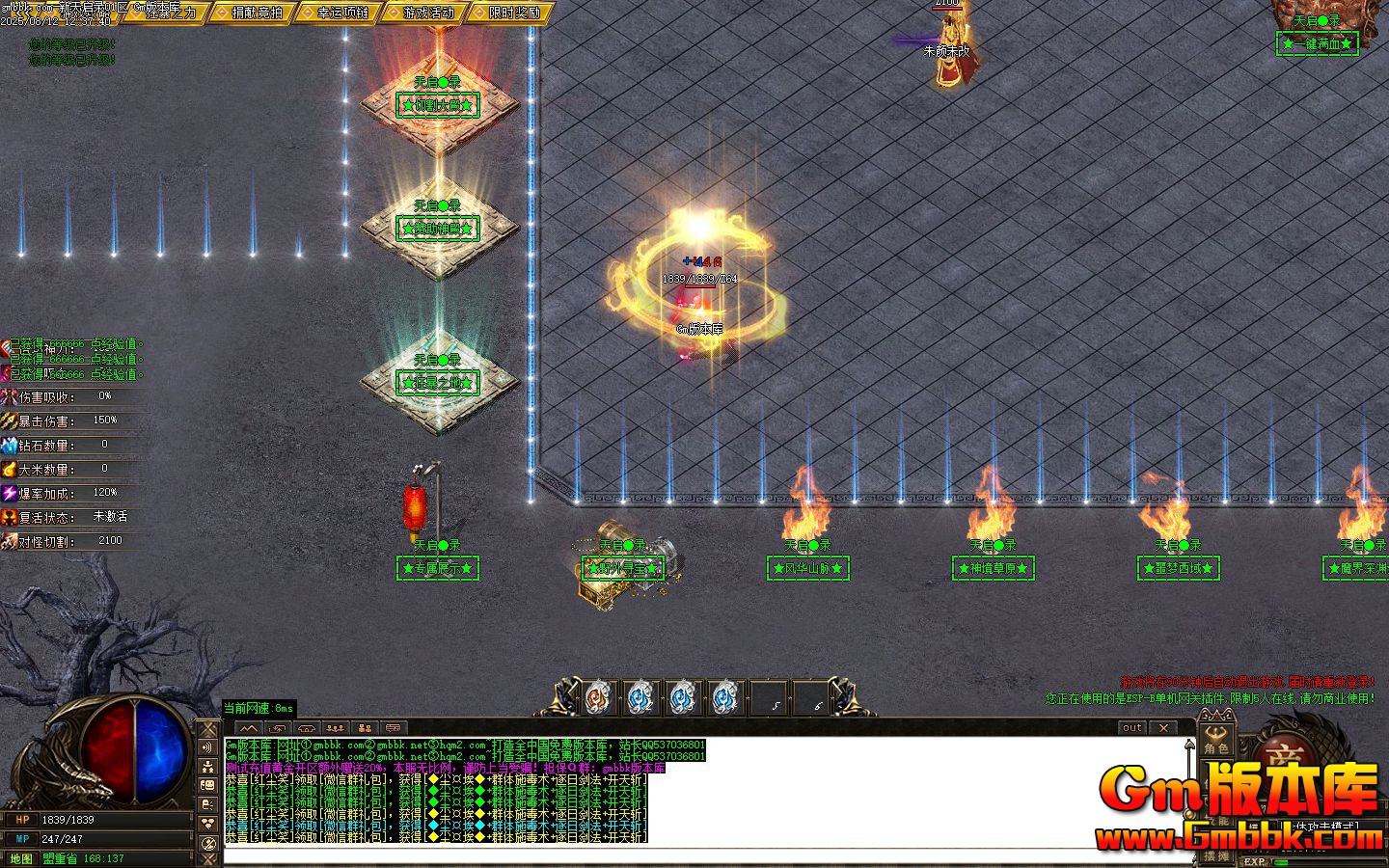This screenshot has width=1389, height=868.
Task: Click the 'out' button above chat
Action: point(1132,728)
